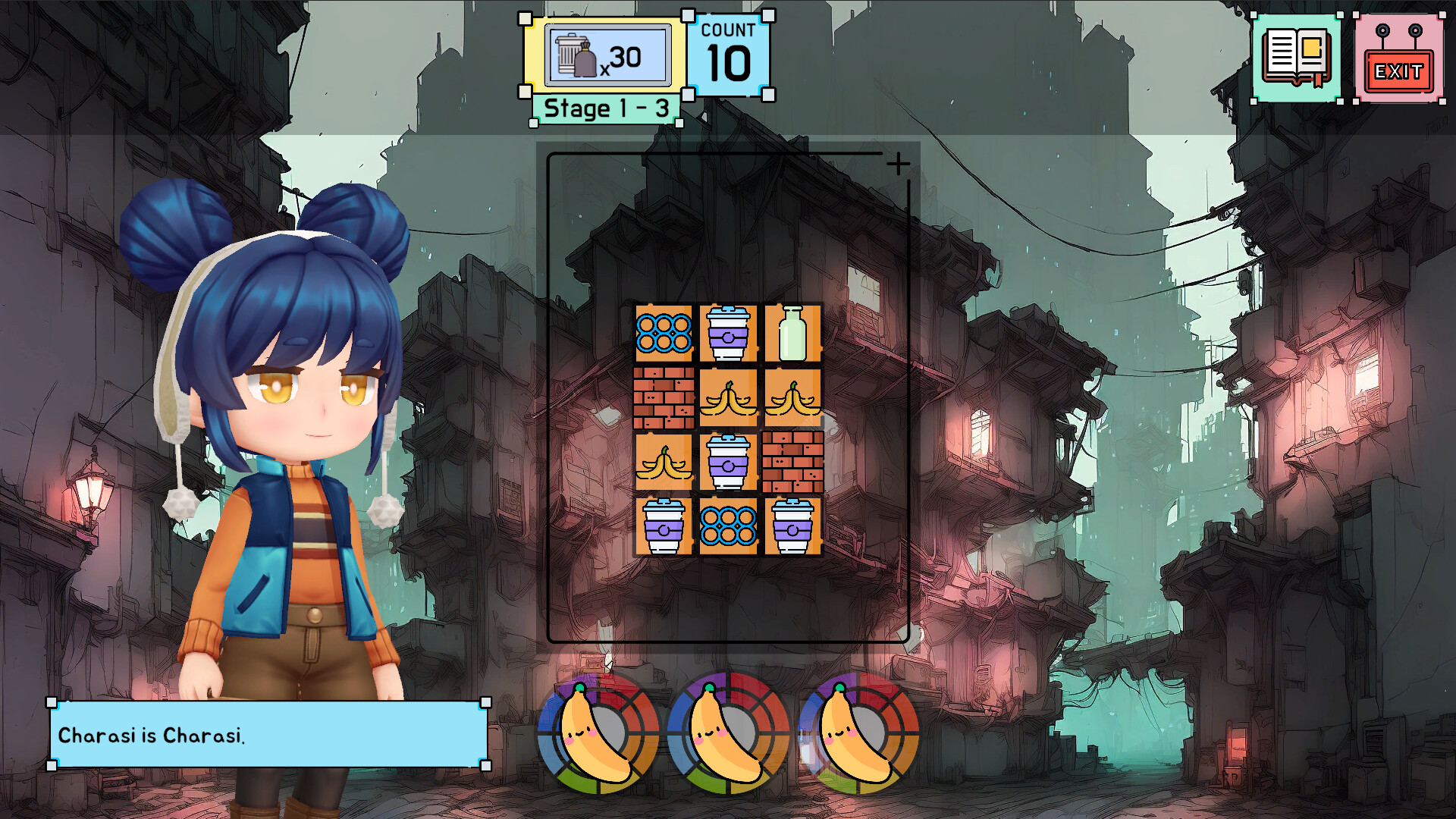This screenshot has height=819, width=1456.
Task: Click the milk bottle tile on the board
Action: (x=792, y=334)
